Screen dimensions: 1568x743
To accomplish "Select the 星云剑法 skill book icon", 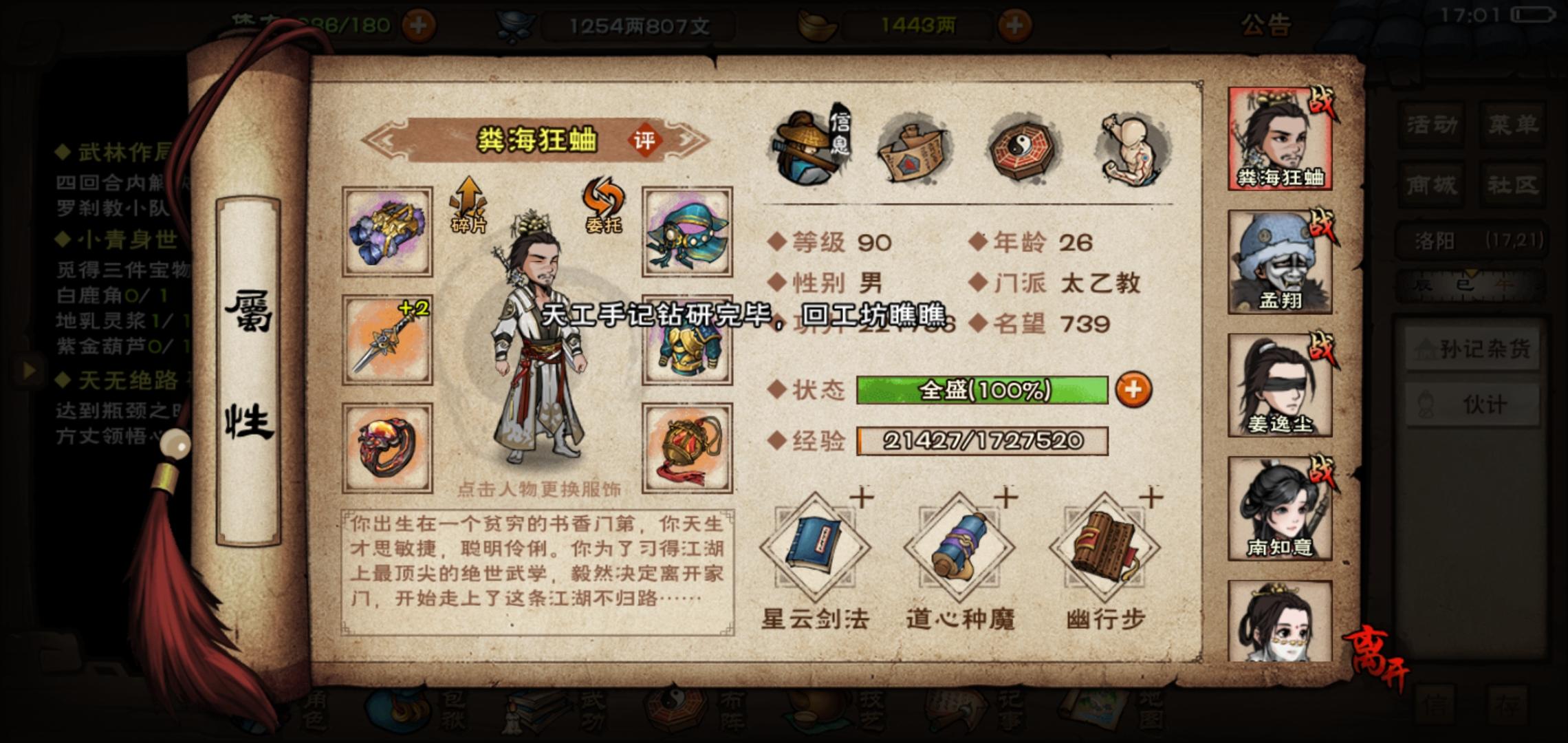I will [815, 543].
